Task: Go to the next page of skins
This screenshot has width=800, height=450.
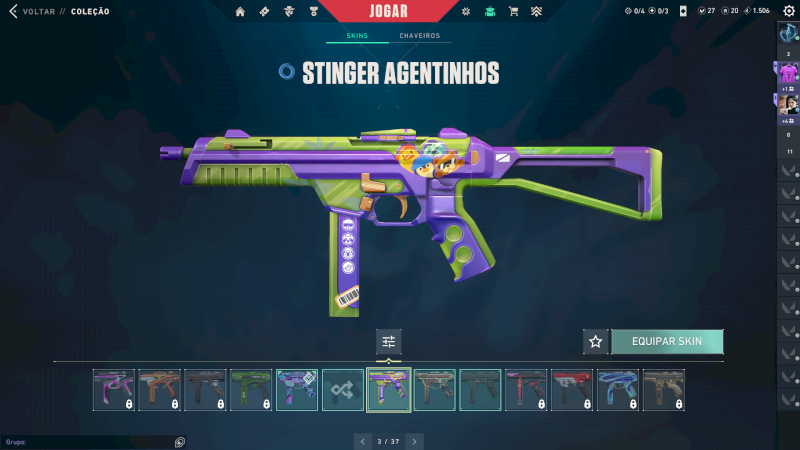Action: pos(415,441)
